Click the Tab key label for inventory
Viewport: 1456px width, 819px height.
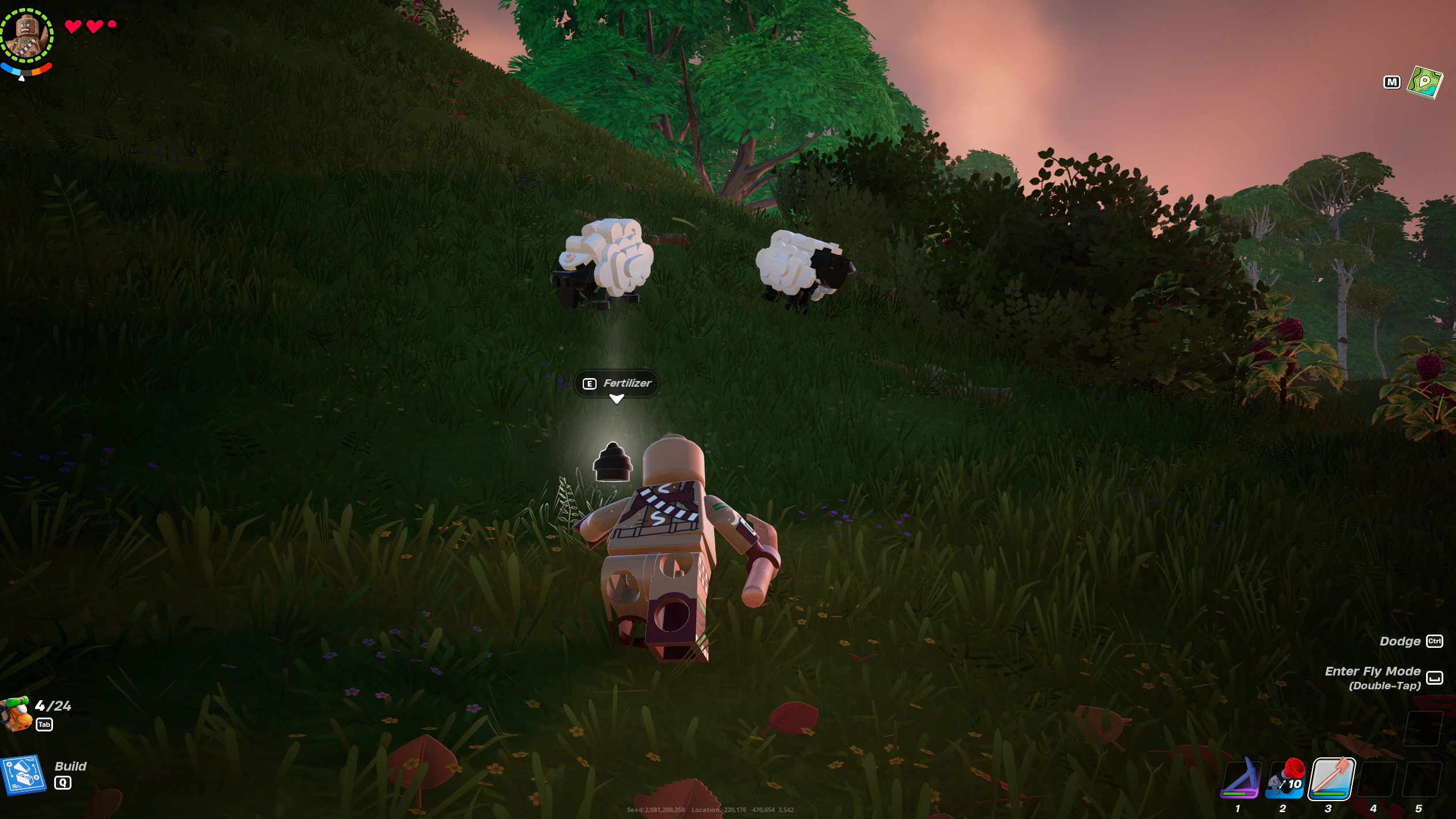[x=44, y=724]
